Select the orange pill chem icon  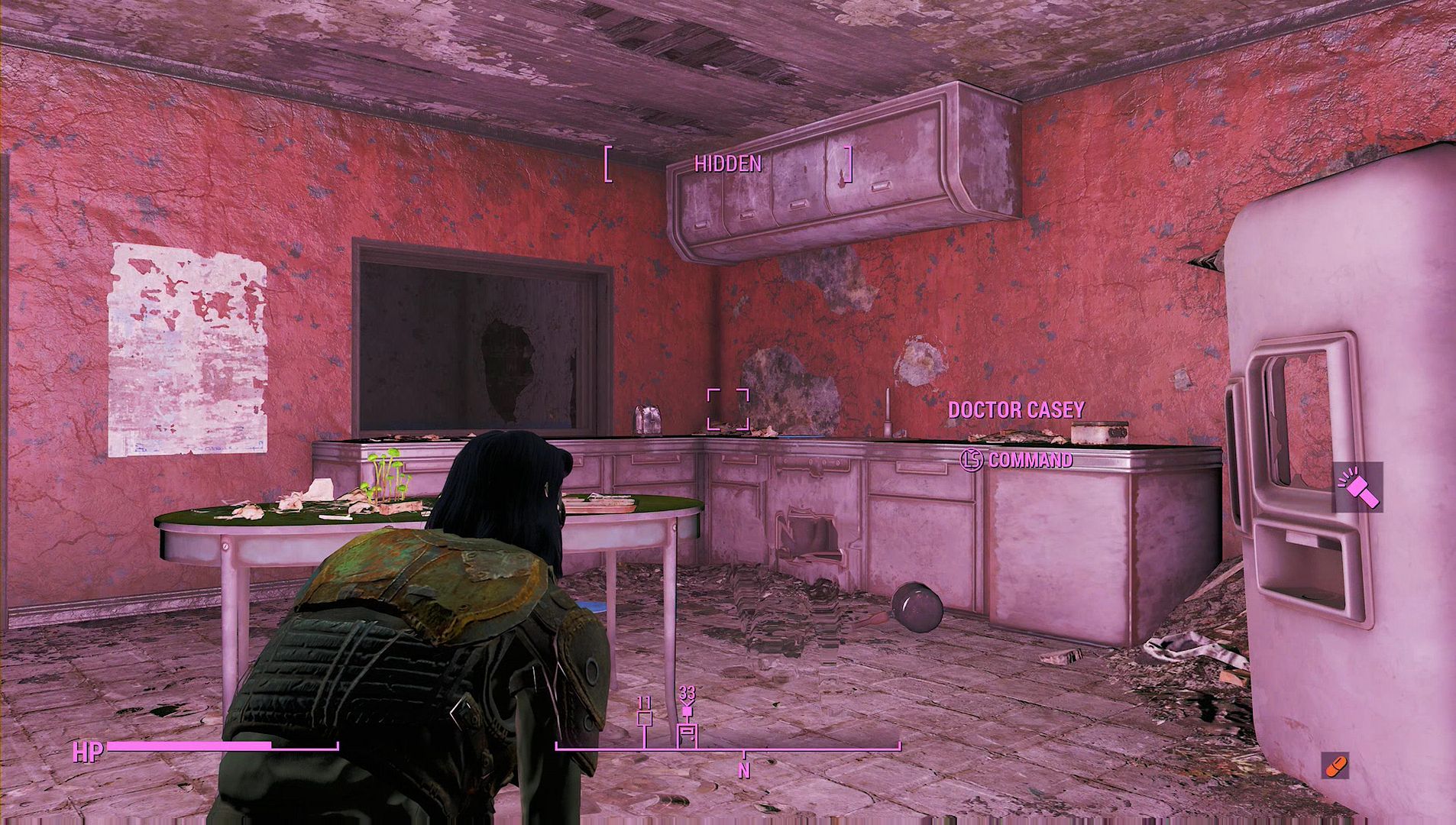pyautogui.click(x=1335, y=765)
